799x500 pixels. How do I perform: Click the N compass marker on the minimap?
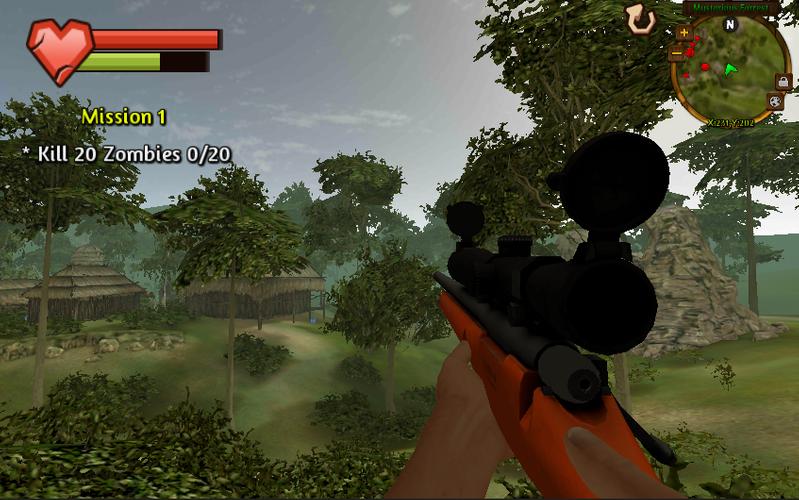730,23
